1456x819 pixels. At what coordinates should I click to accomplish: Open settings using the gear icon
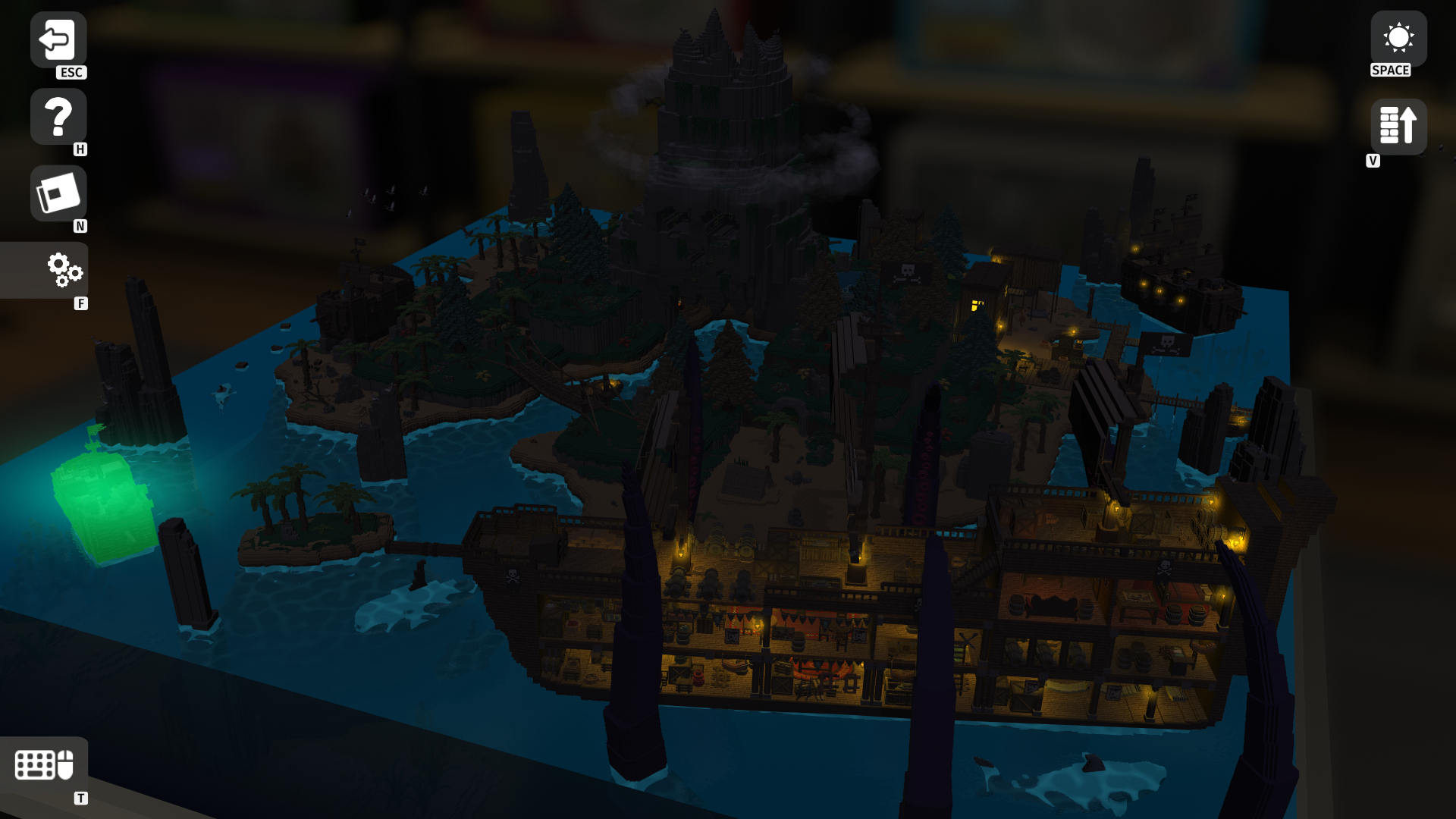[x=64, y=271]
